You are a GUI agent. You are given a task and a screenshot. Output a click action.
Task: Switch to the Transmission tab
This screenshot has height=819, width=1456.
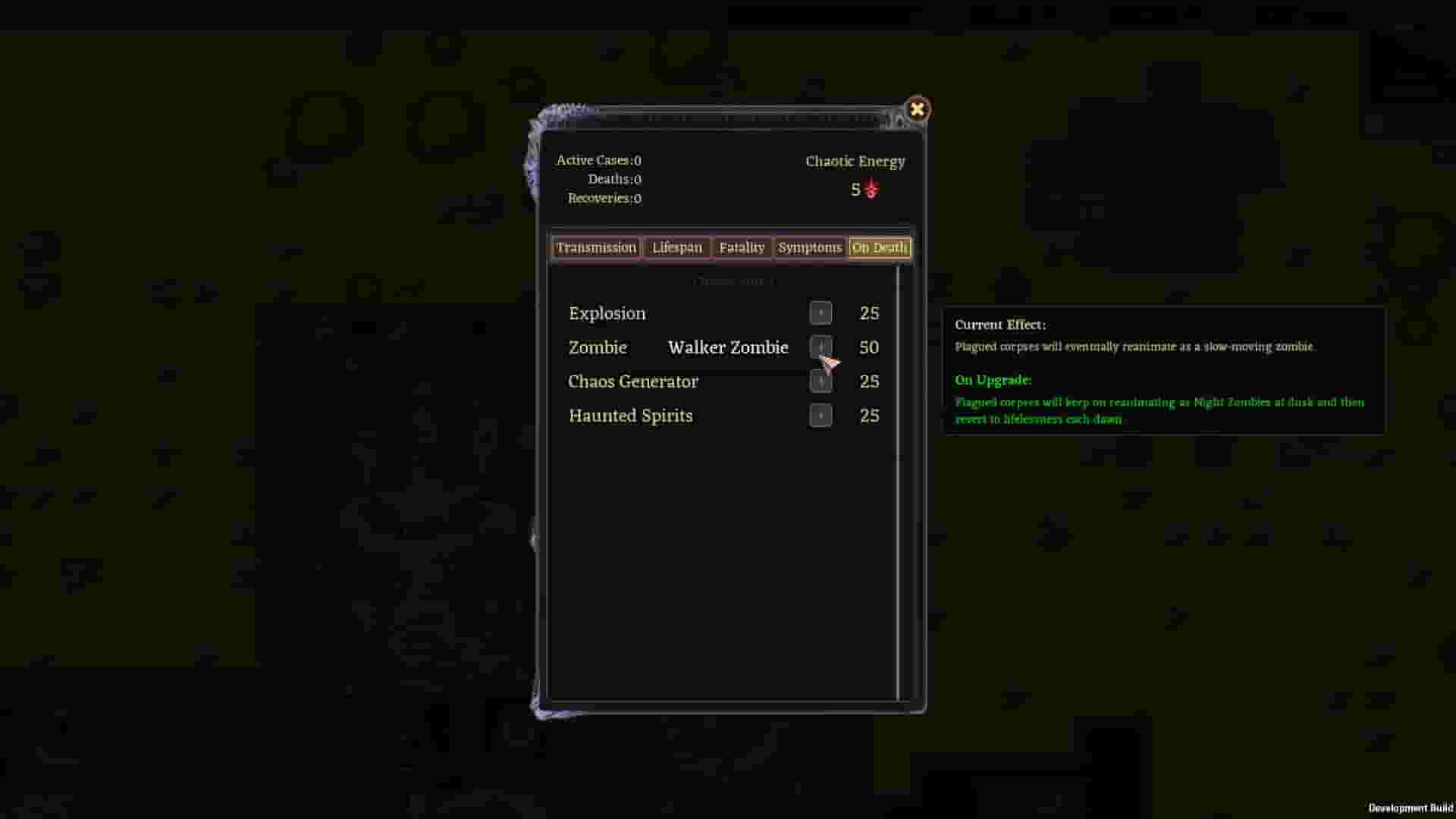tap(596, 247)
